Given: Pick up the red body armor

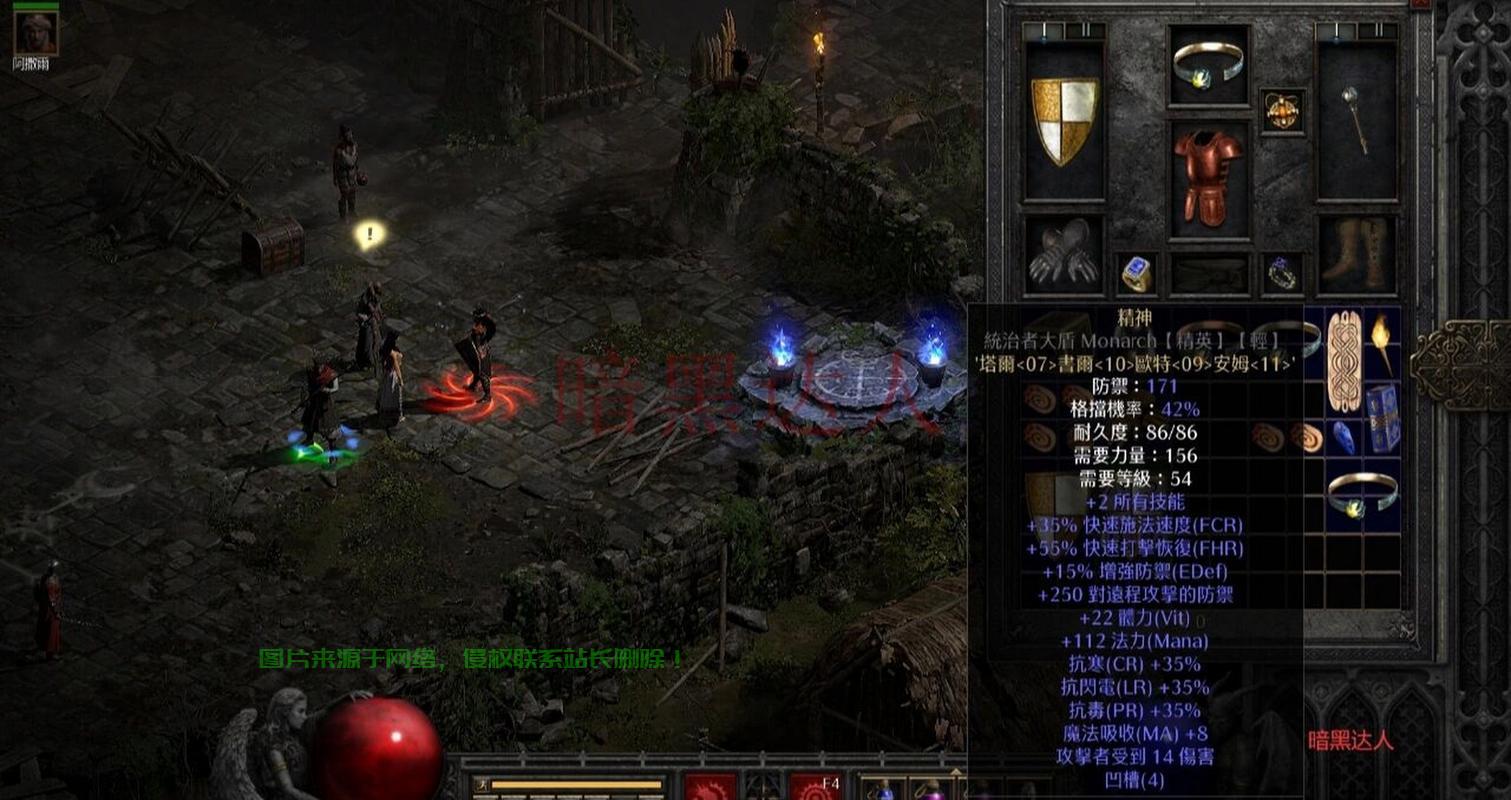Looking at the screenshot, I should point(1208,177).
